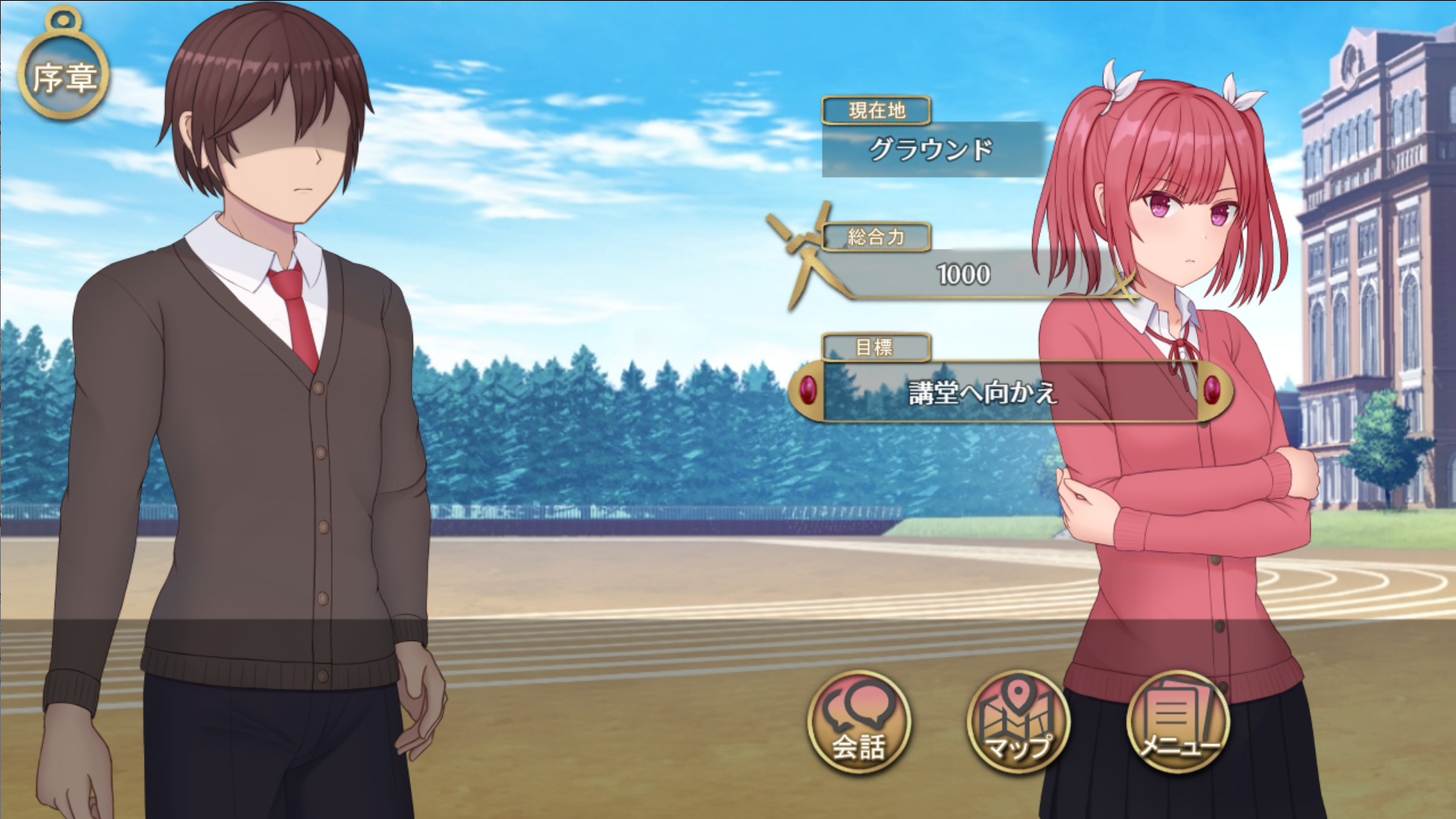Image resolution: width=1456 pixels, height=819 pixels.
Task: Open the 会話 conversation button
Action: click(x=858, y=722)
